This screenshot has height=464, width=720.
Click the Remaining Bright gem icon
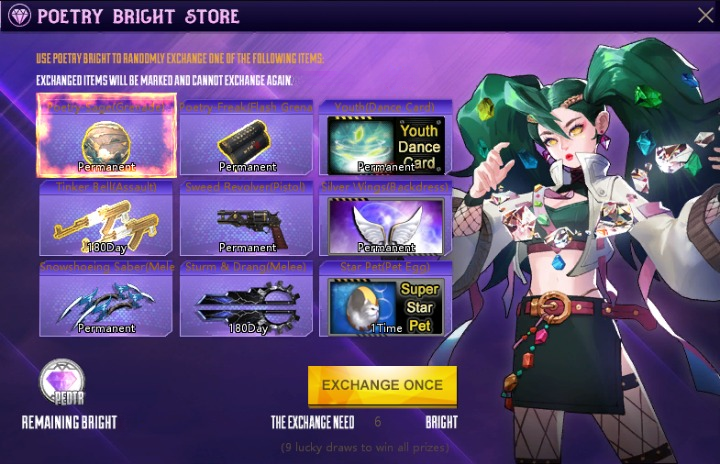pos(63,383)
